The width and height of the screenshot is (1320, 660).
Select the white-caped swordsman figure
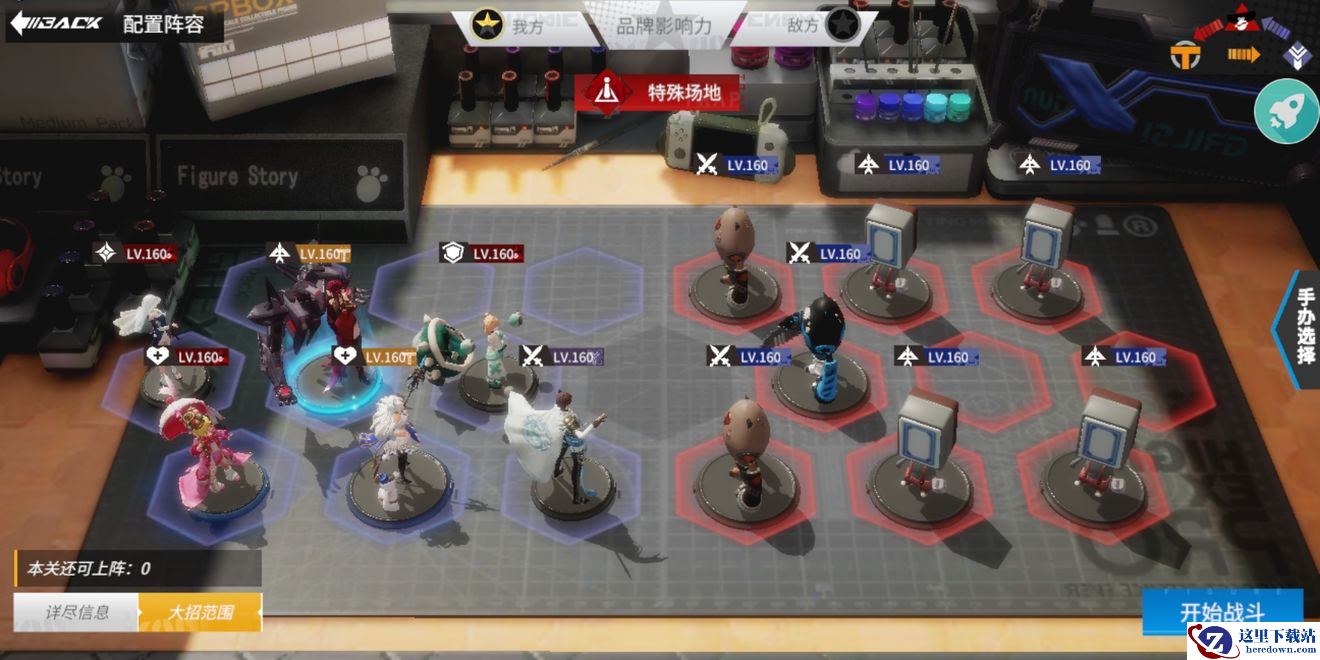[x=567, y=445]
